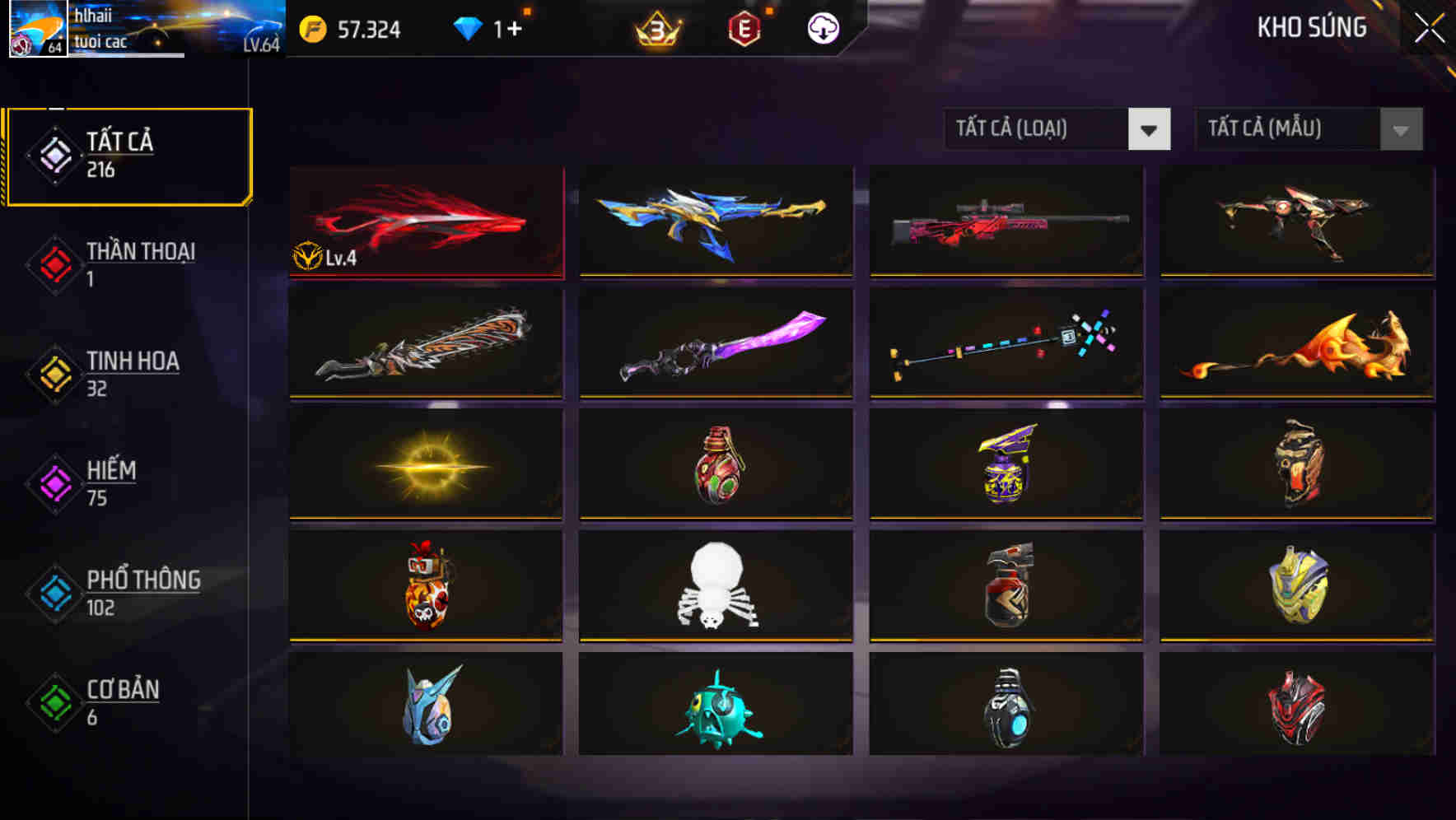The width and height of the screenshot is (1456, 820).
Task: Click the blue diamond currency icon
Action: pyautogui.click(x=469, y=27)
